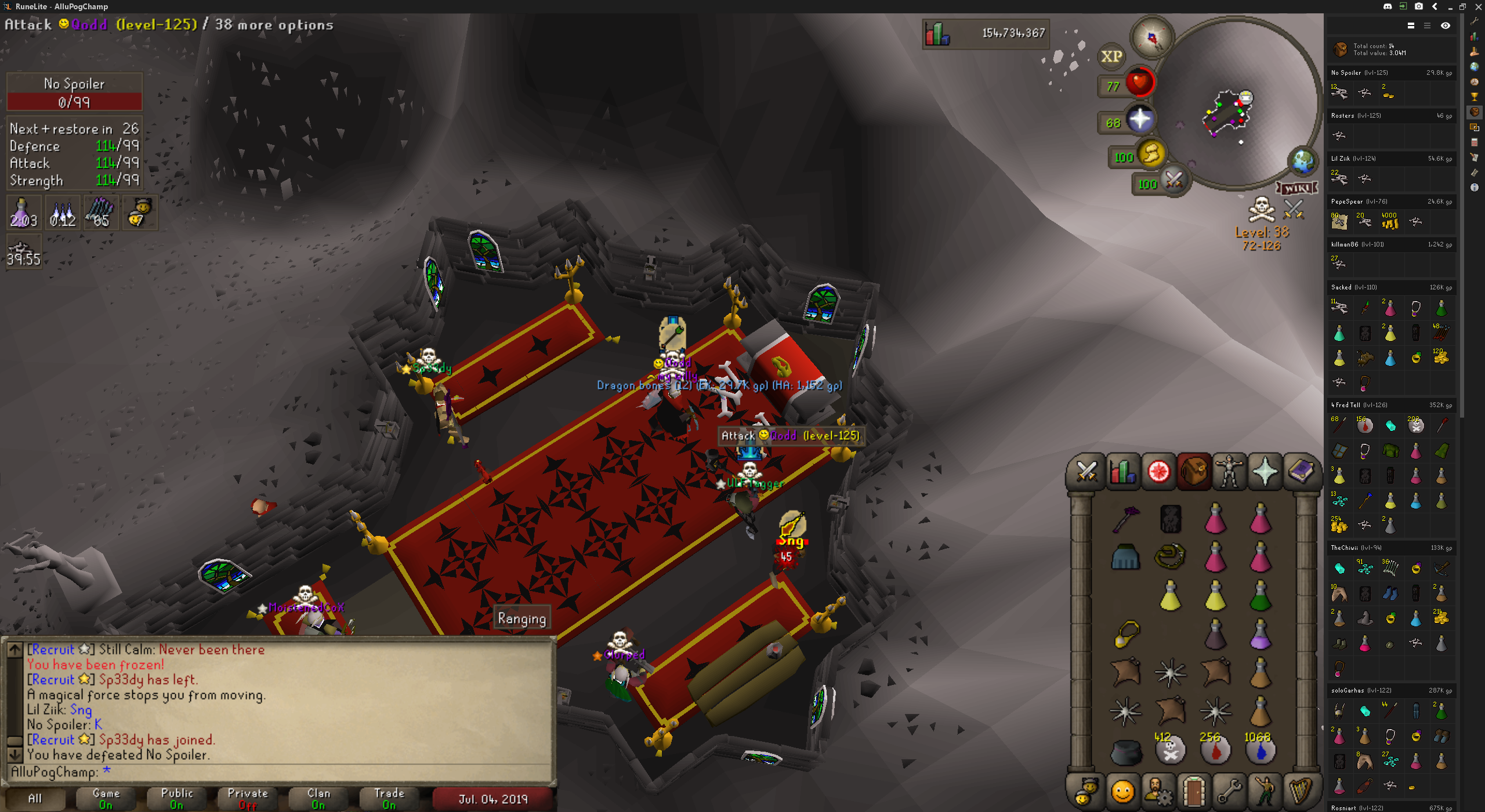
Task: Select the blood rune stack of 256
Action: pos(1215,750)
